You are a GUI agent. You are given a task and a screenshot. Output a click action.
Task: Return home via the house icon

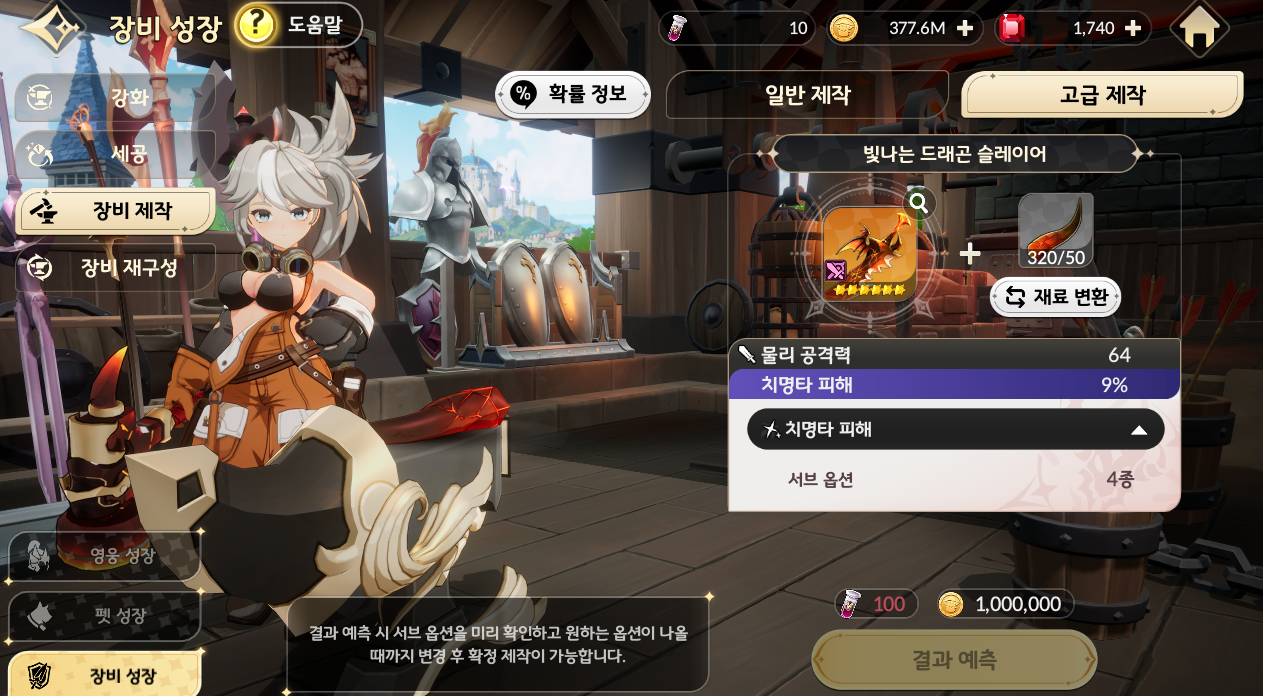coord(1199,29)
